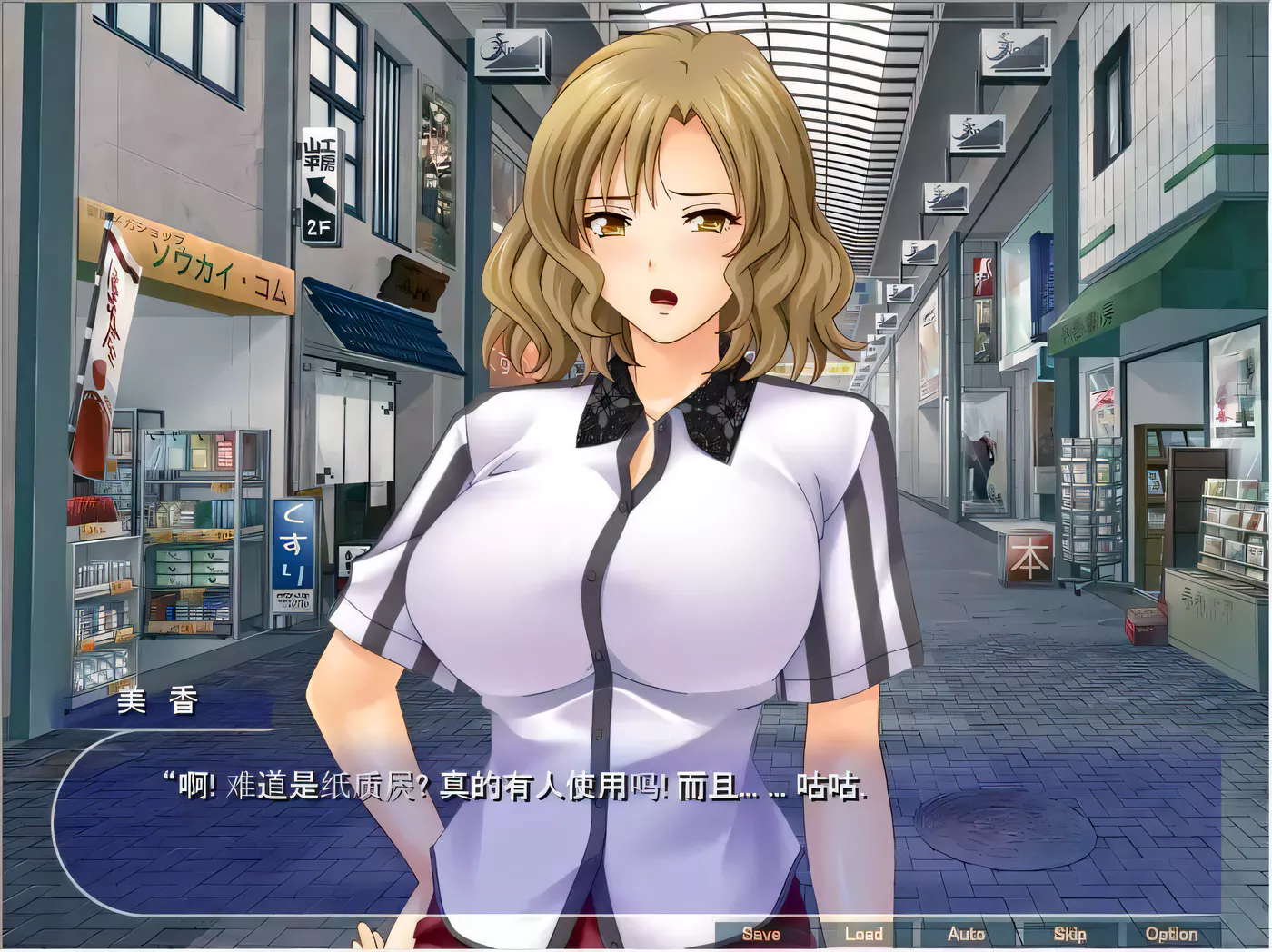
Task: Click the Save button
Action: click(763, 933)
